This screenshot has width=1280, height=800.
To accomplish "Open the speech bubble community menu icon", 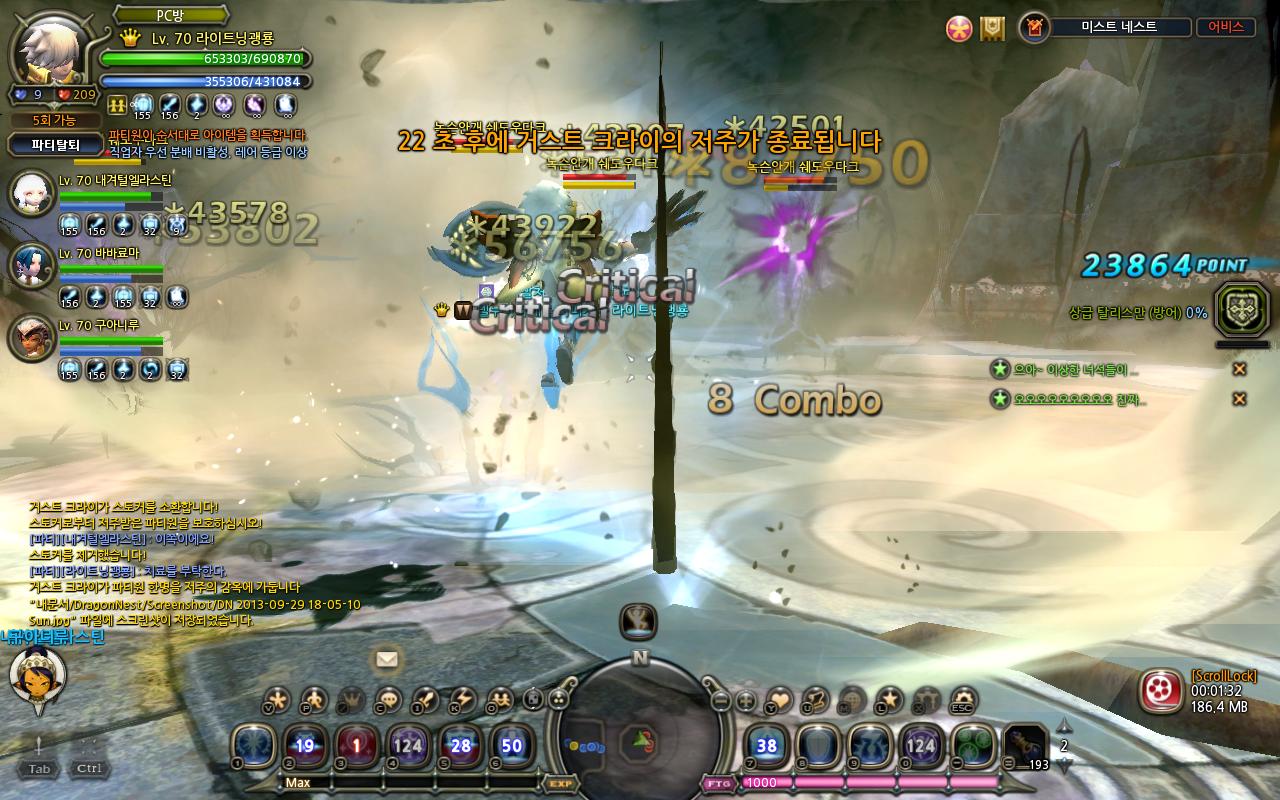I will tap(388, 700).
